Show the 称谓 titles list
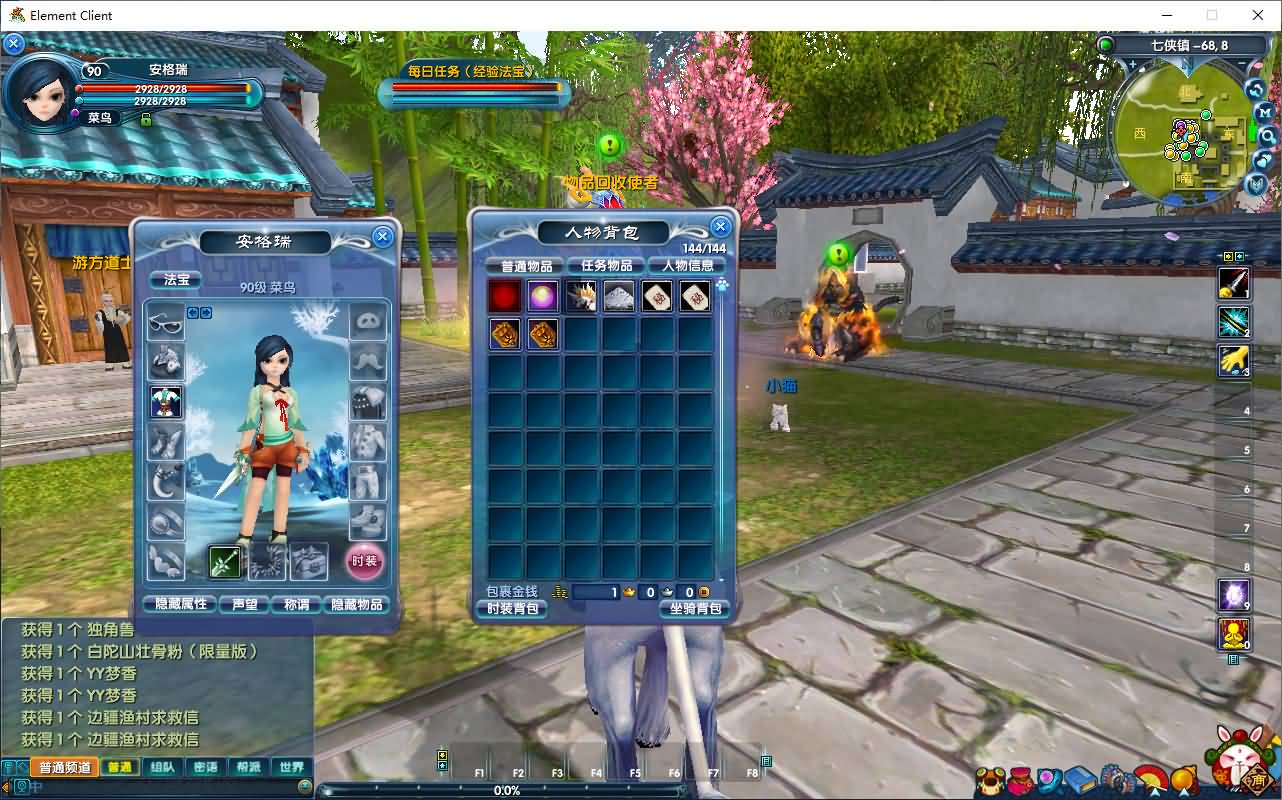This screenshot has width=1282, height=800. click(297, 604)
